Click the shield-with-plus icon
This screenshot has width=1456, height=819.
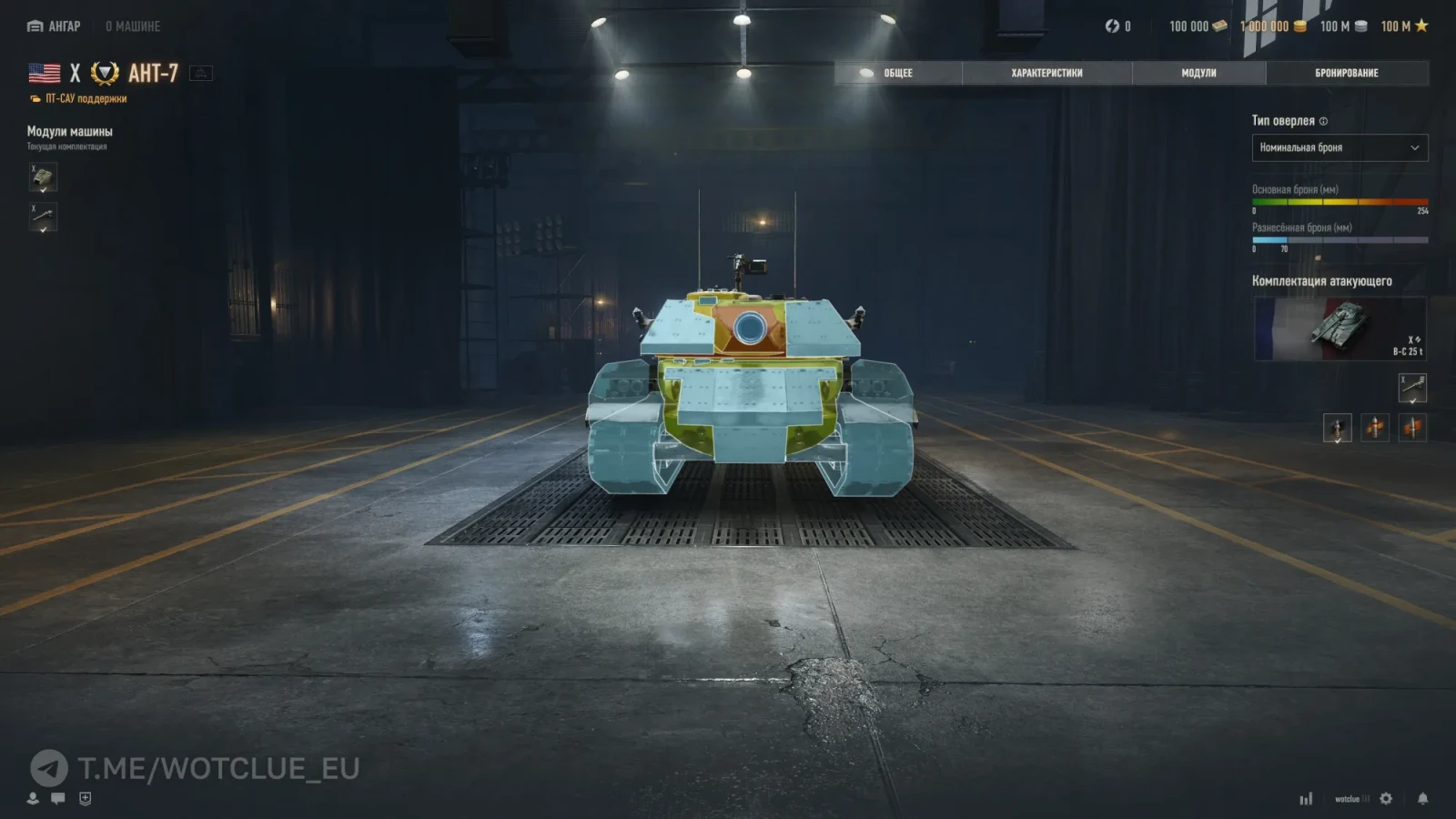coord(85,798)
